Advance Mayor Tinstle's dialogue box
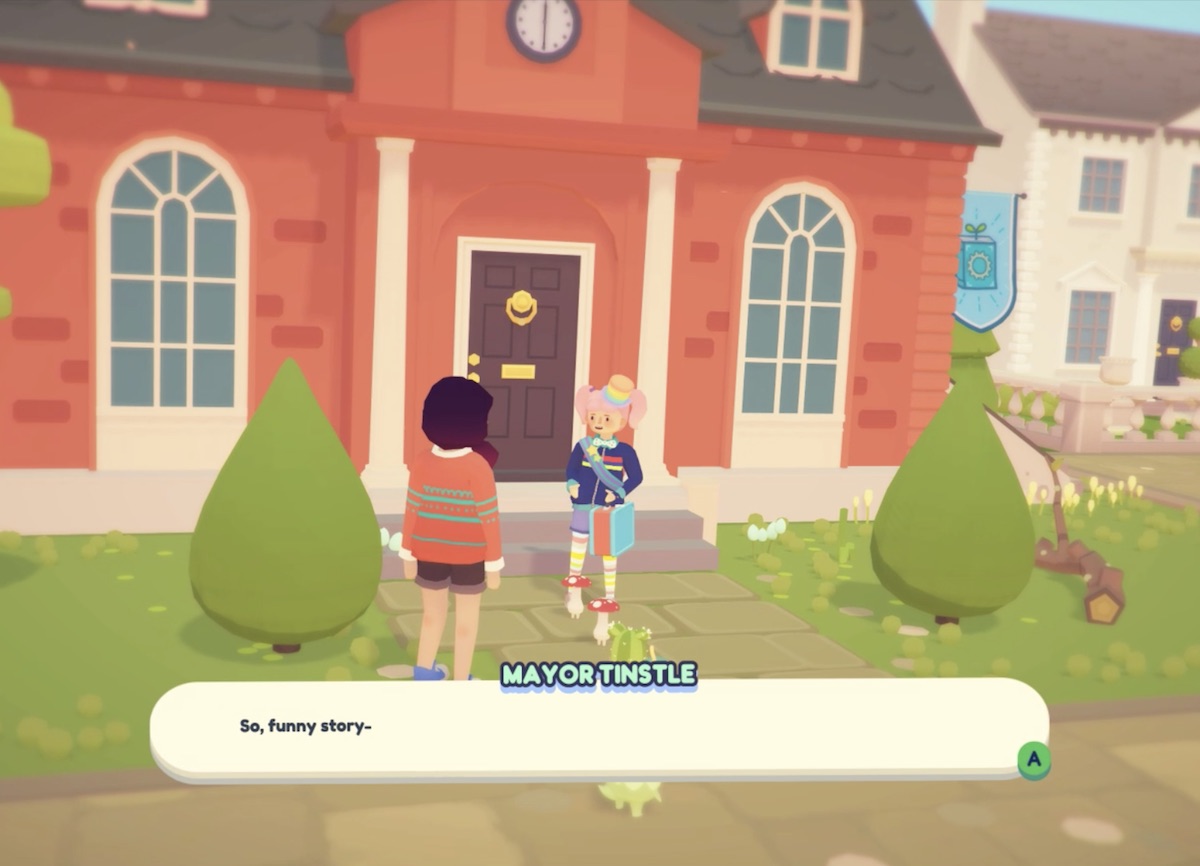The image size is (1200, 866). point(1033,760)
